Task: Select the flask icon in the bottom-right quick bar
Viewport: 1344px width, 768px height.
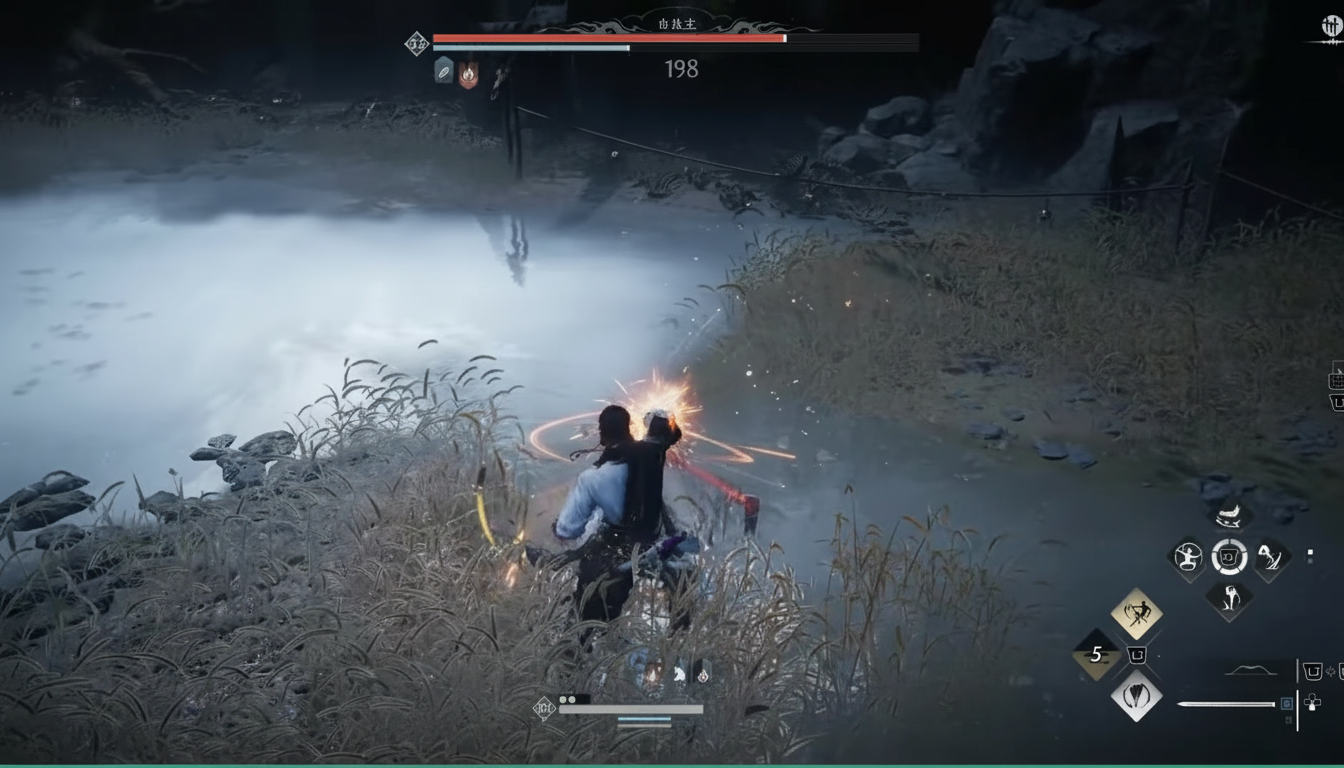Action: click(1311, 669)
